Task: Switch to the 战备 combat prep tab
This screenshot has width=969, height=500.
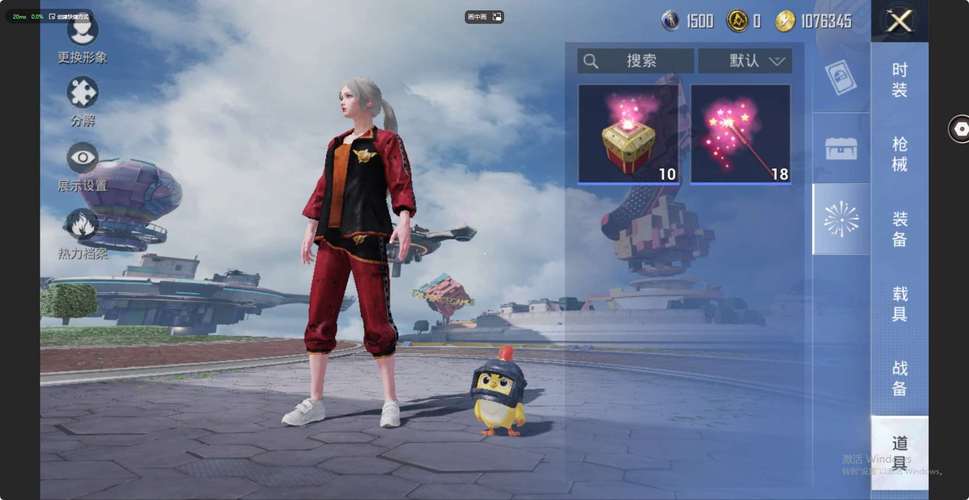Action: pos(899,377)
